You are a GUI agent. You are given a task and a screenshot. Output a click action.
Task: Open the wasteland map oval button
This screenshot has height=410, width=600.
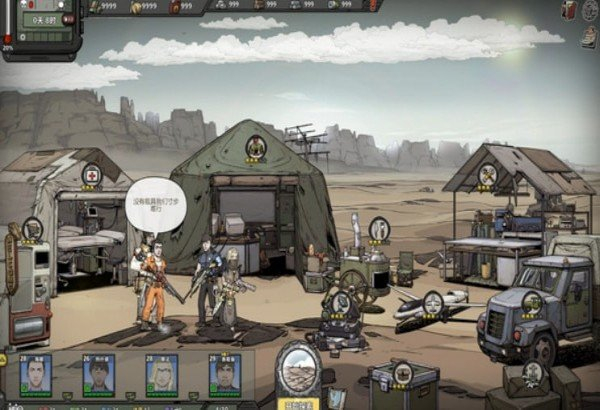[x=298, y=370]
